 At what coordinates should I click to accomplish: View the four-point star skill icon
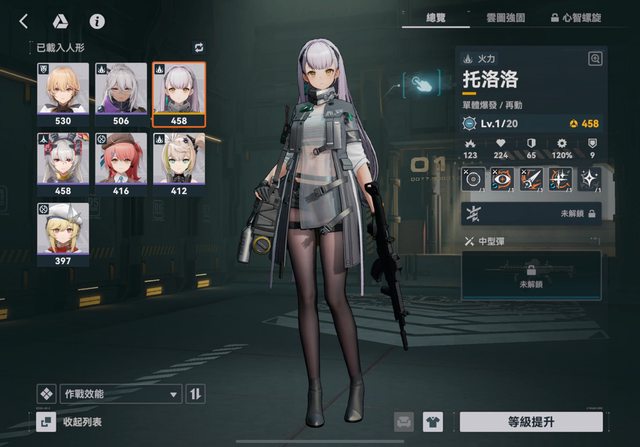click(x=591, y=179)
